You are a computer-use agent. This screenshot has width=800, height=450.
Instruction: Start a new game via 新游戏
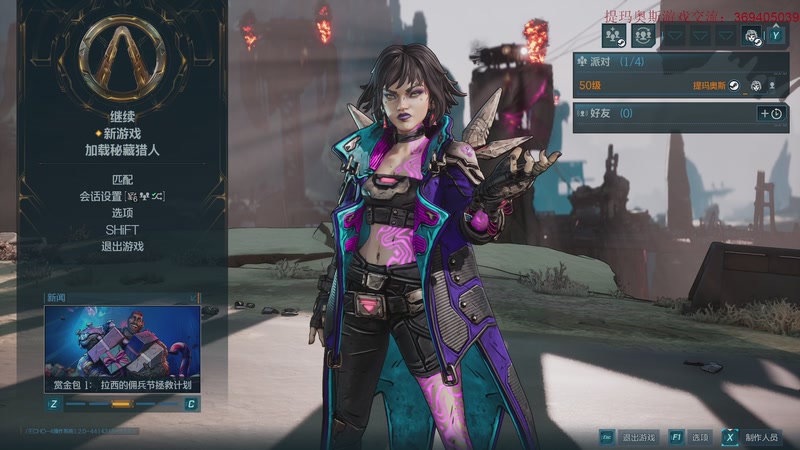coord(122,133)
